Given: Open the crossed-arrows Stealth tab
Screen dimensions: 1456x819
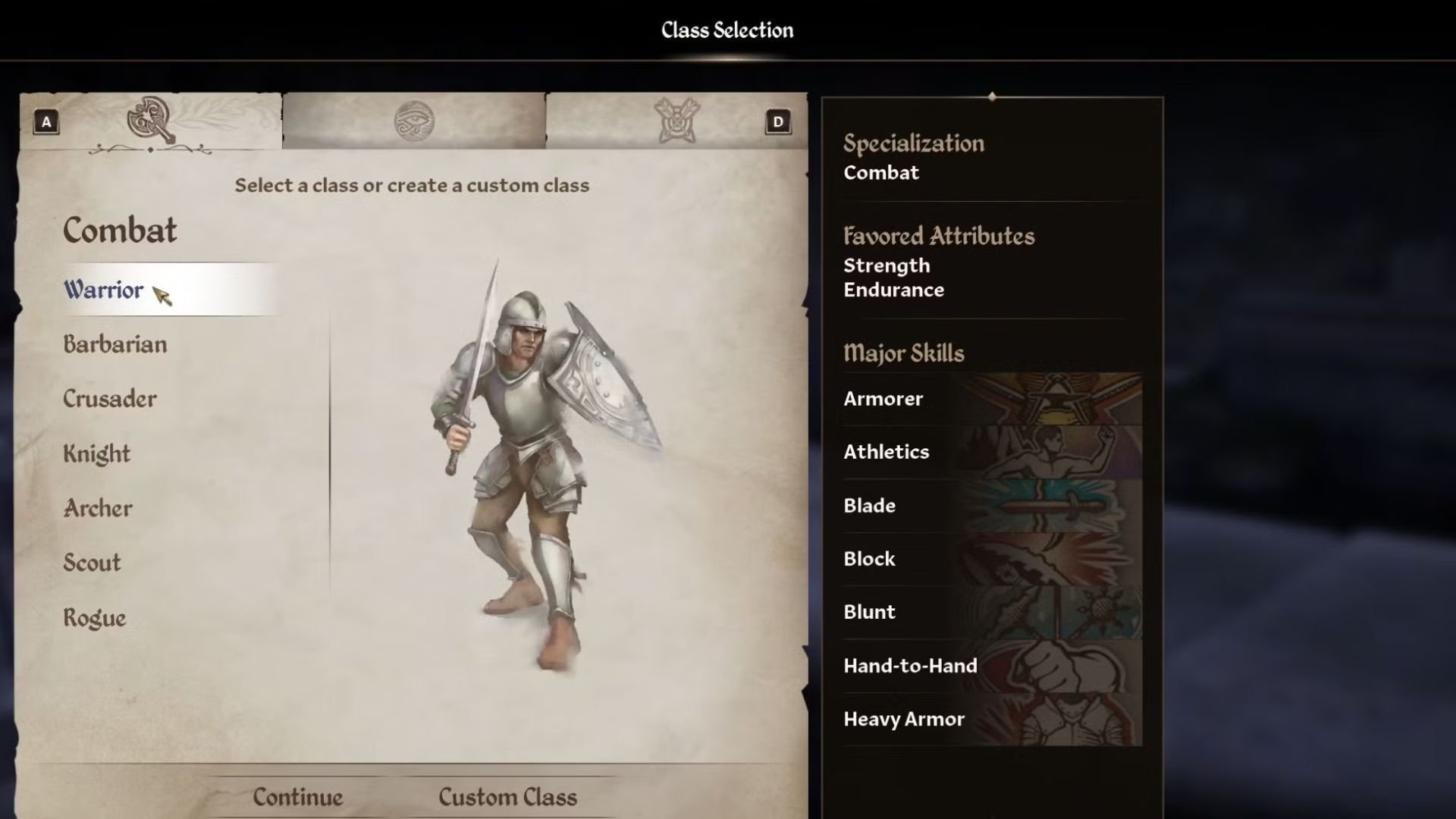Looking at the screenshot, I should tap(676, 121).
